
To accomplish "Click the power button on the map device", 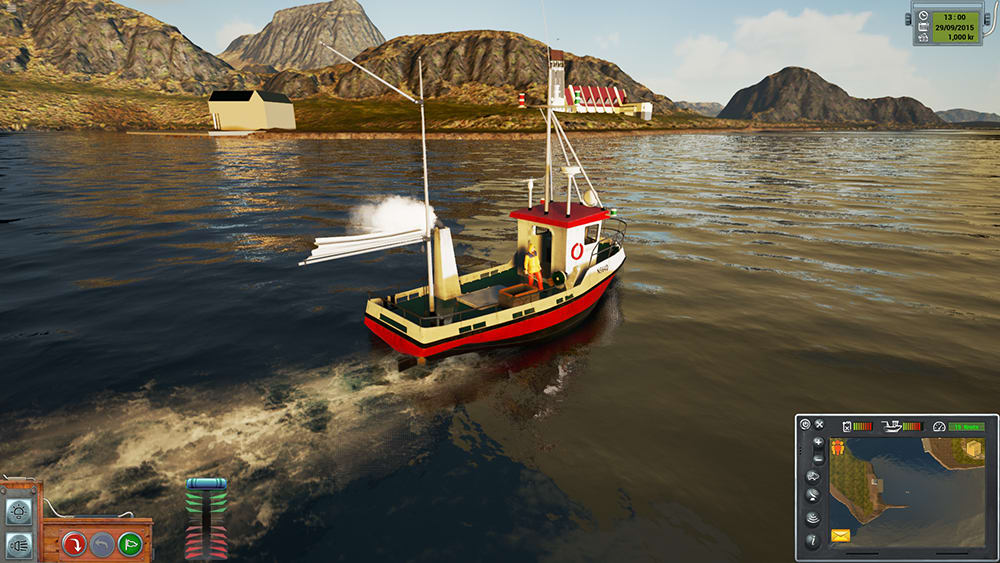I will point(805,425).
